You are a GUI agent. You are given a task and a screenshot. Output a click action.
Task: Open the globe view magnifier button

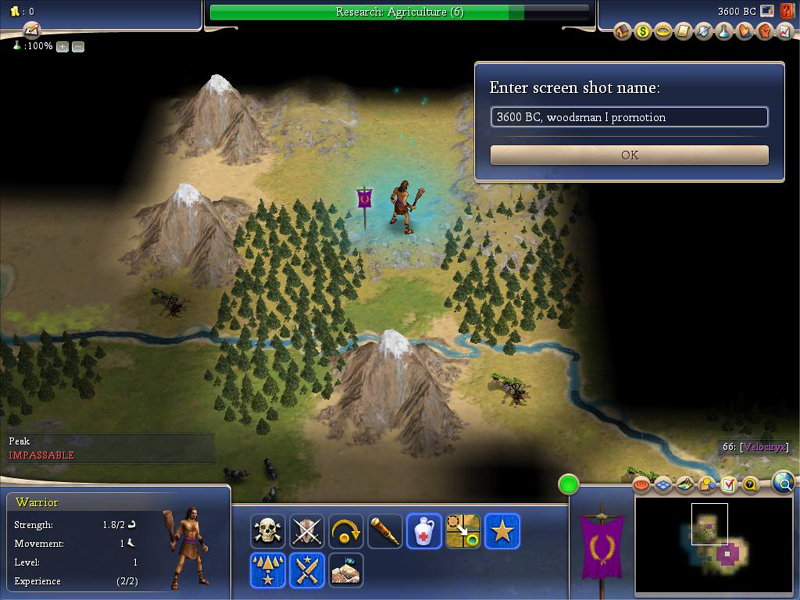tap(785, 485)
